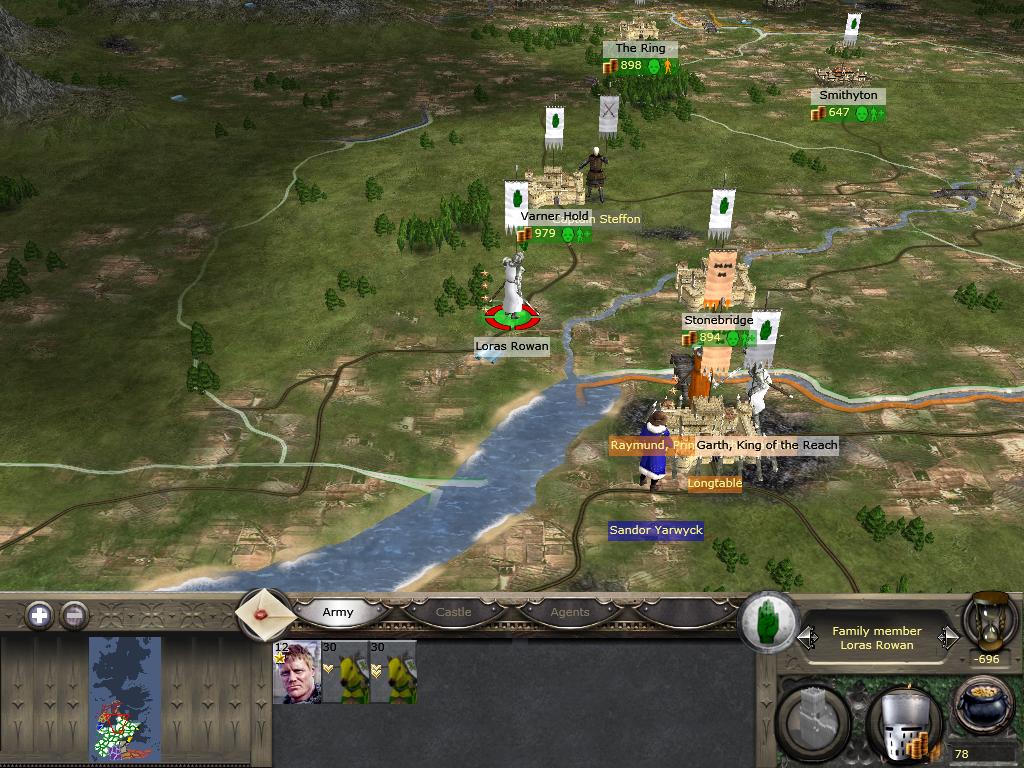
Task: Cycle to the next character with right arrow
Action: tap(947, 637)
